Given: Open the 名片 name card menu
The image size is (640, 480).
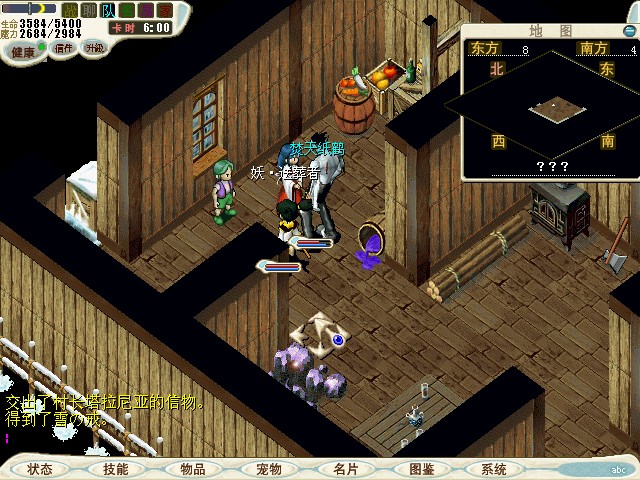Looking at the screenshot, I should pyautogui.click(x=345, y=468).
